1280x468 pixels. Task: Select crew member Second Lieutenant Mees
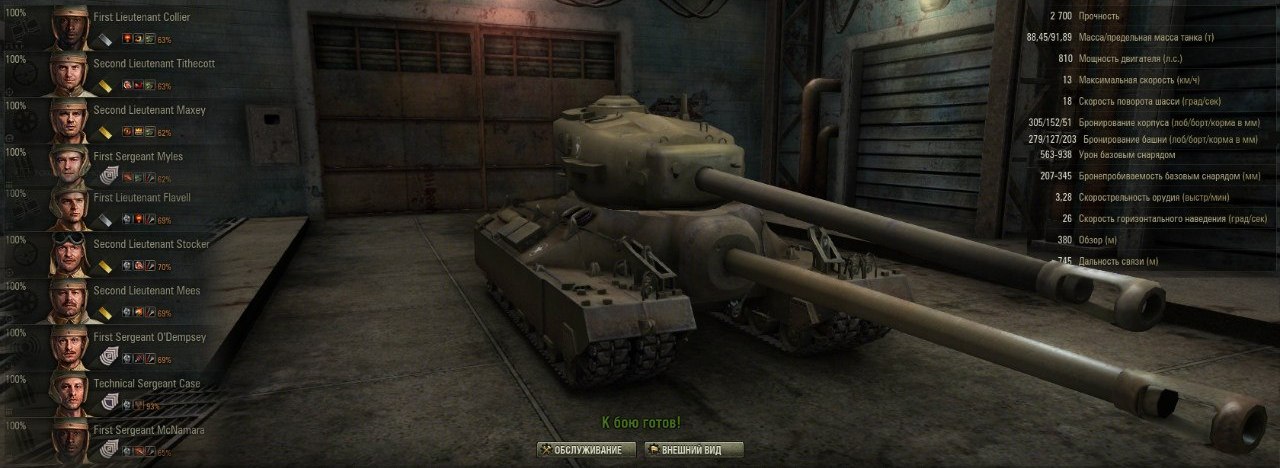point(146,290)
